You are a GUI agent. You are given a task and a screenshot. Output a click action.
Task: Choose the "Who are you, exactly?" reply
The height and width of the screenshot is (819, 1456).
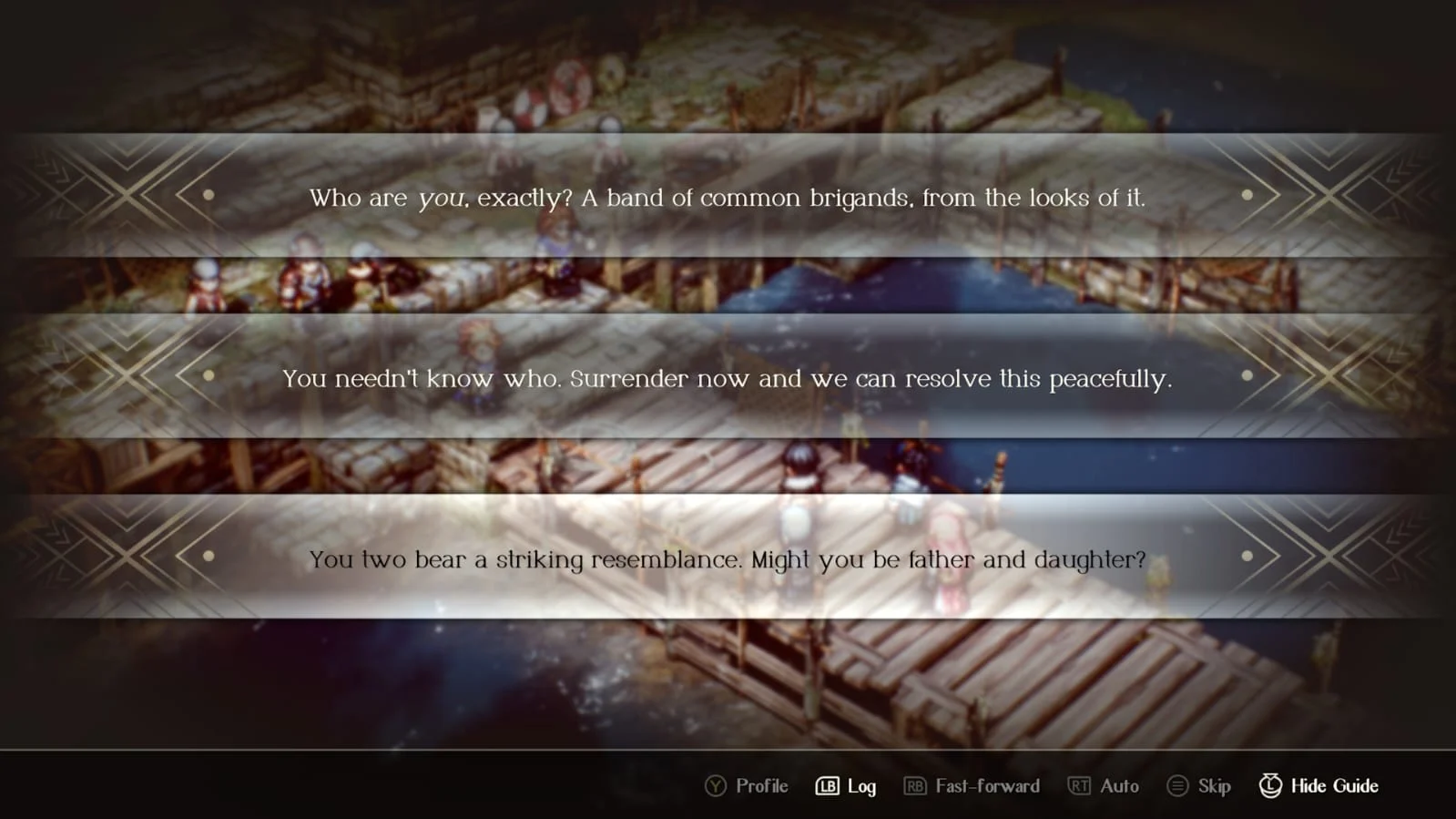click(x=727, y=198)
